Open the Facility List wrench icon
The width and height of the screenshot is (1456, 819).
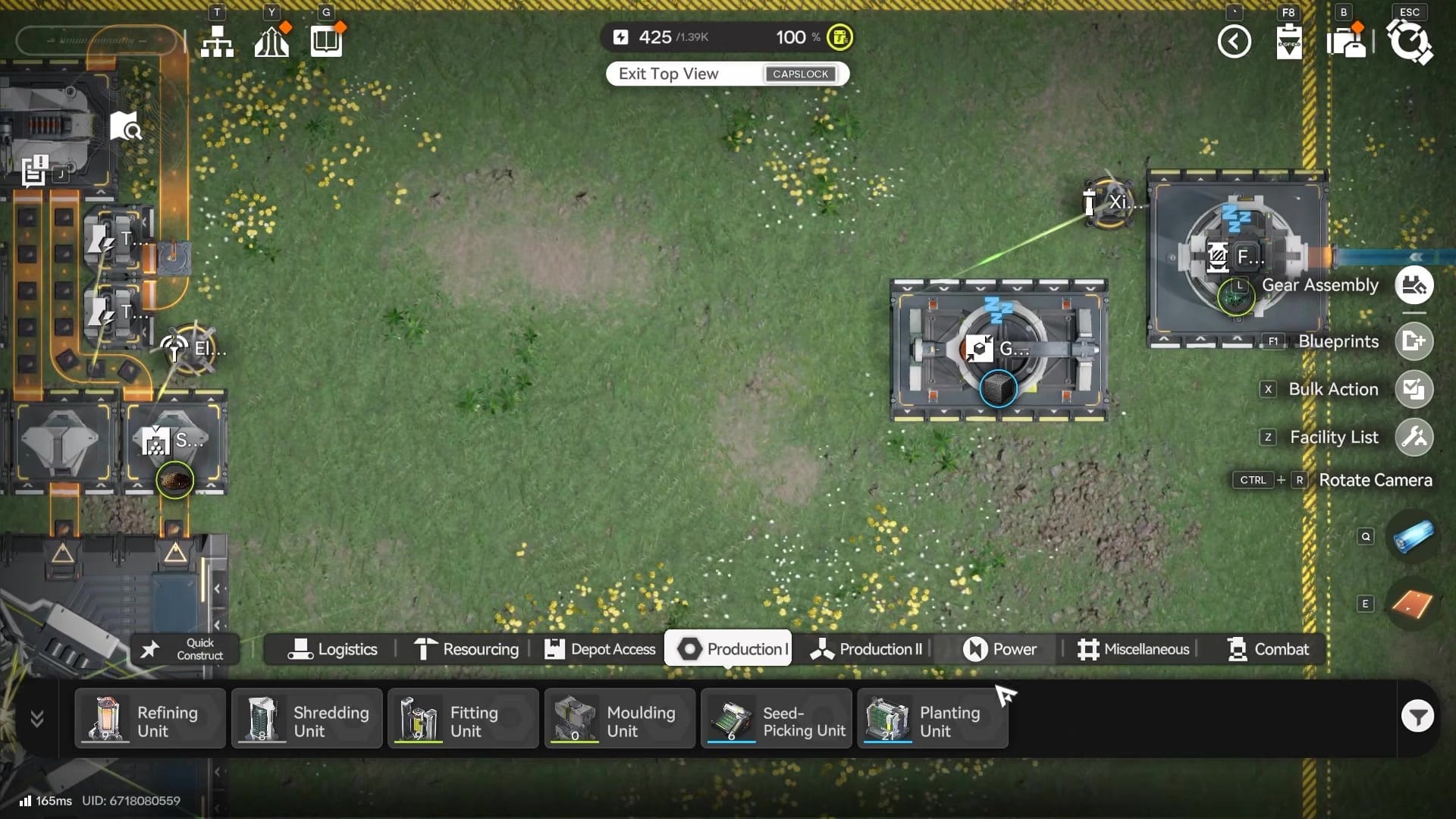point(1414,437)
